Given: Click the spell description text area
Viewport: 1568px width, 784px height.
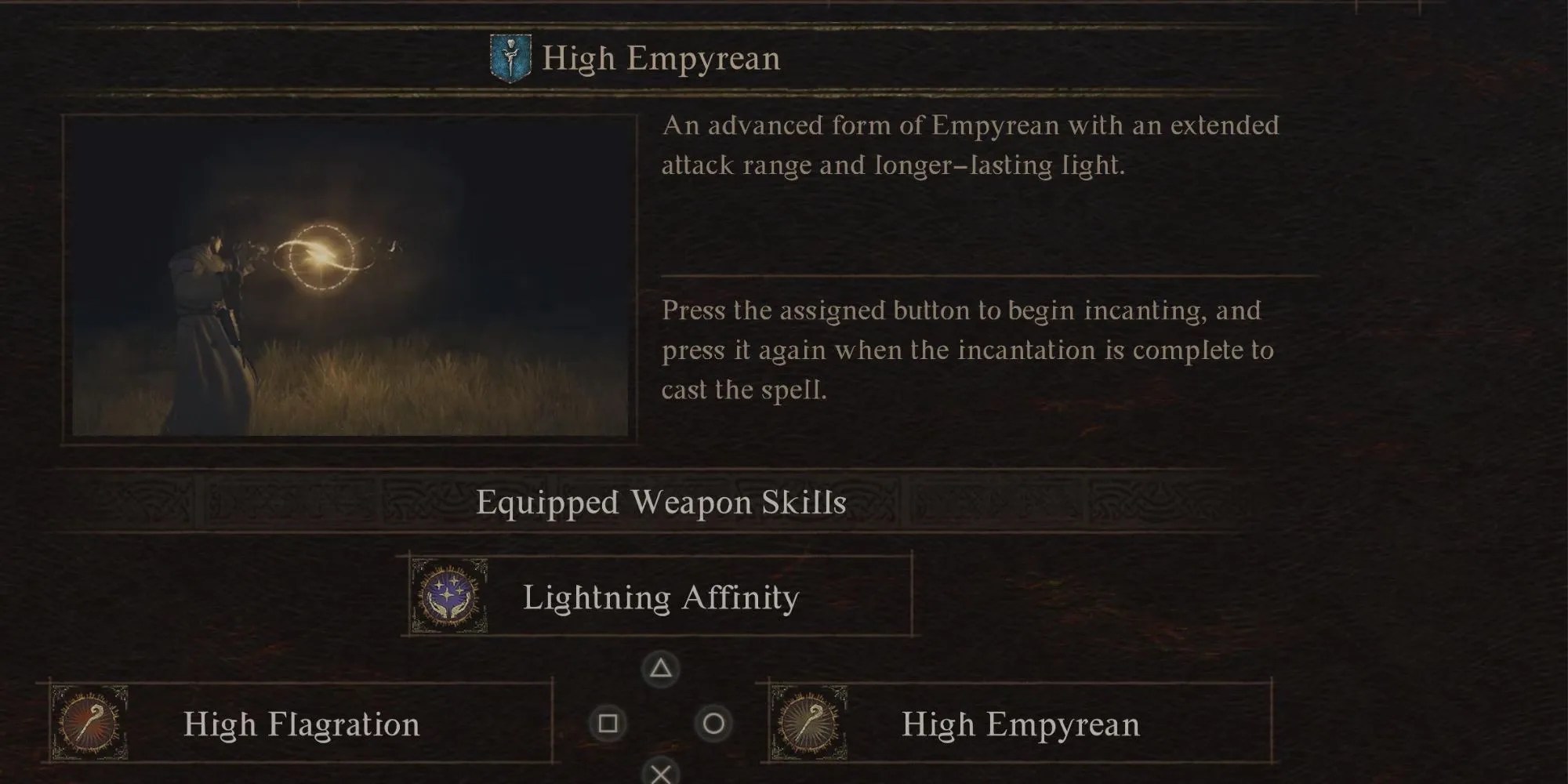Looking at the screenshot, I should coord(972,146).
